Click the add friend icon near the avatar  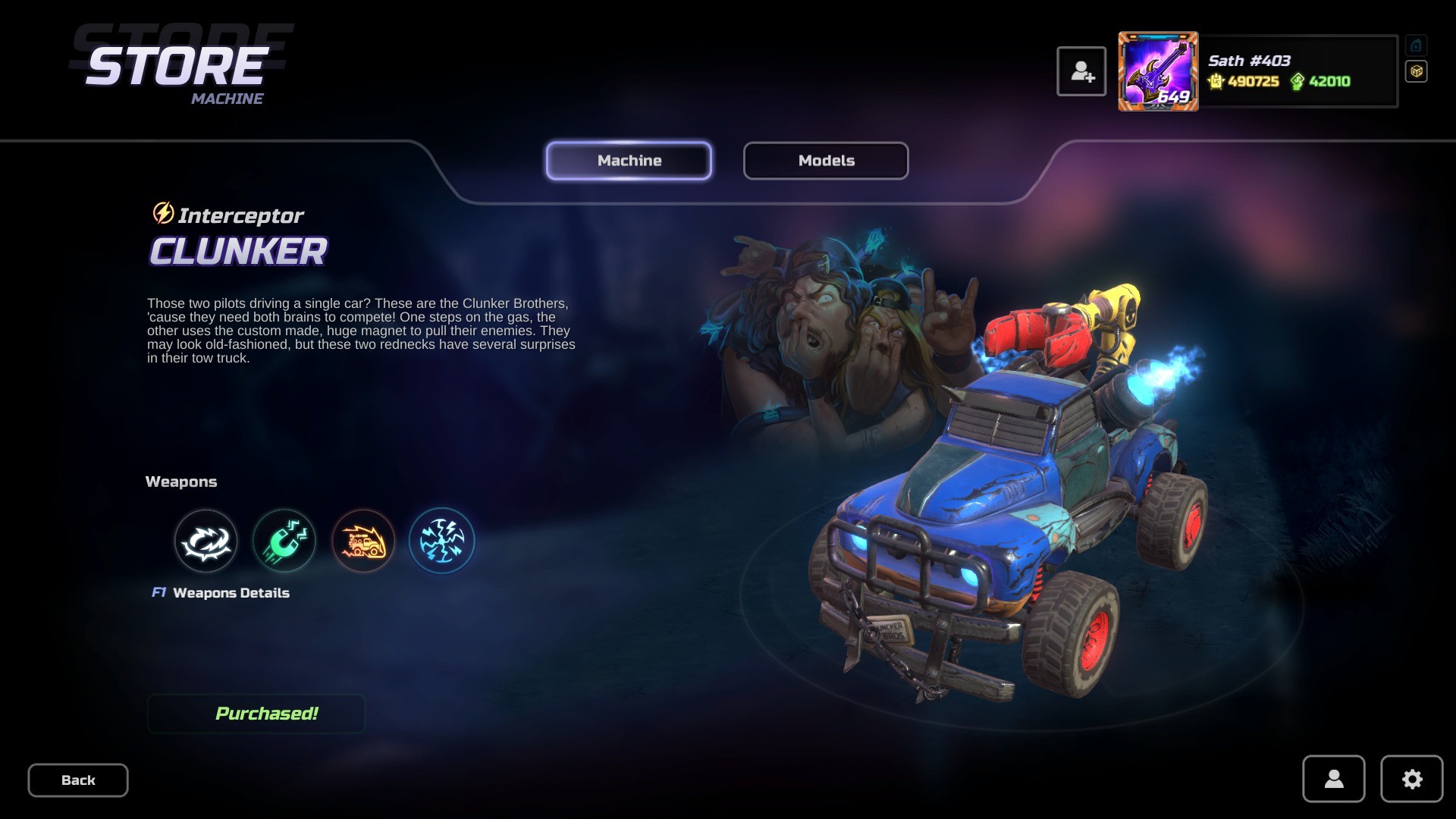[1082, 71]
